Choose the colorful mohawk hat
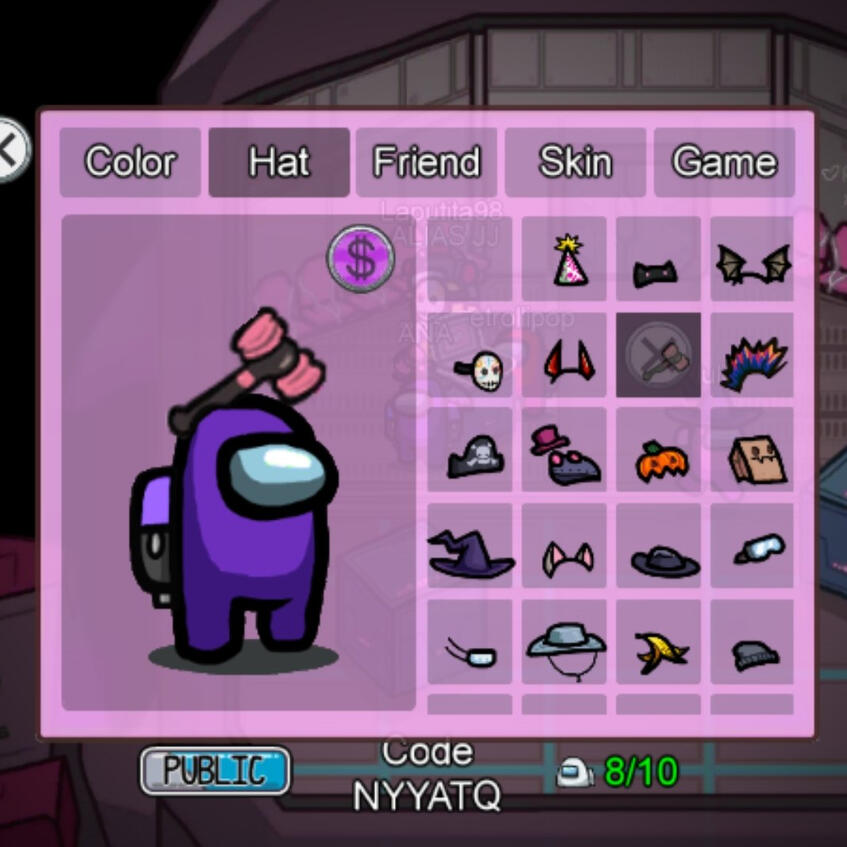The height and width of the screenshot is (847, 847). (753, 359)
